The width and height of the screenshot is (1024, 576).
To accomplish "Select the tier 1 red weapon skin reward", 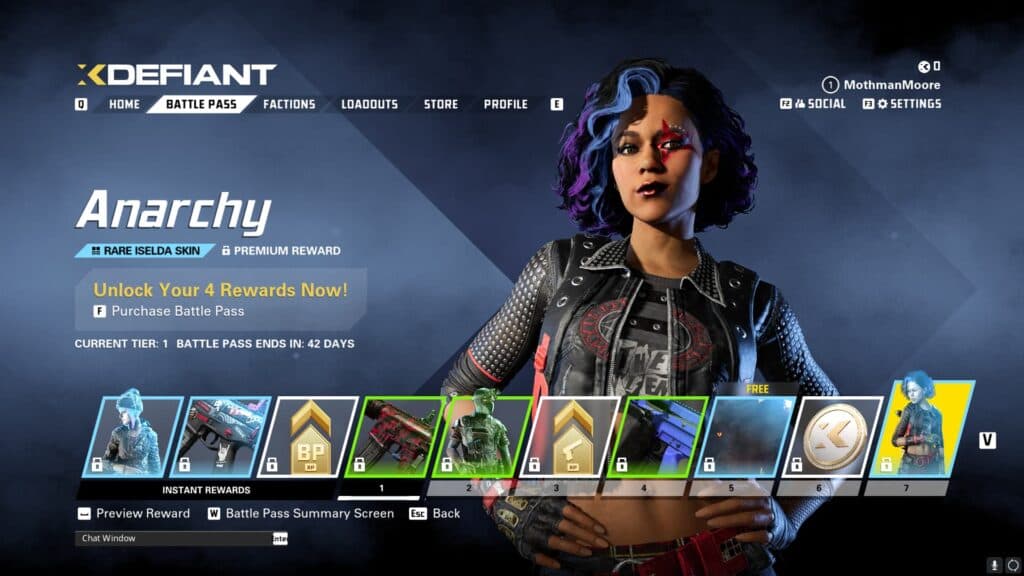I will click(393, 436).
